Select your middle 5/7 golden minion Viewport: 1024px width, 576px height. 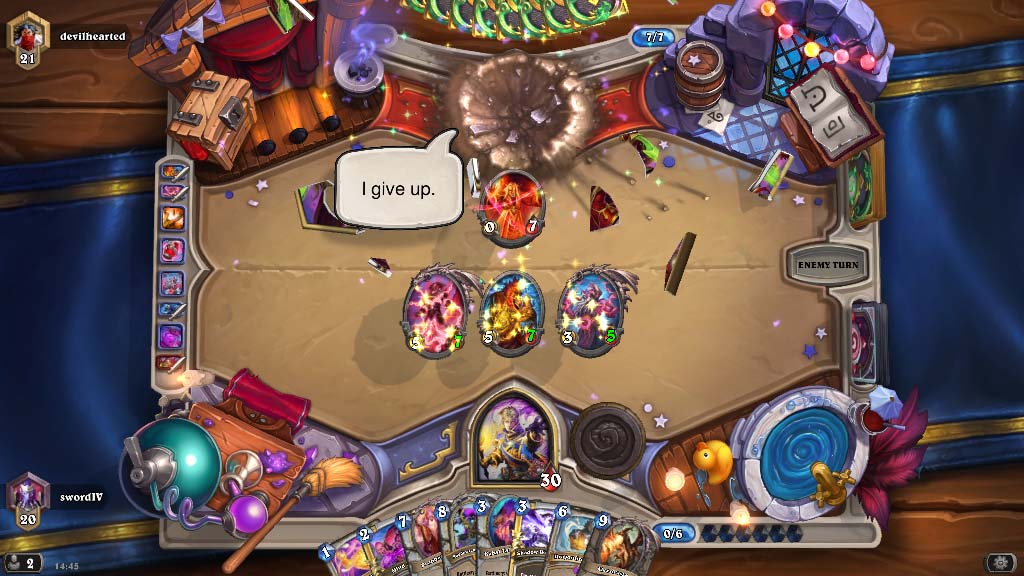point(512,312)
